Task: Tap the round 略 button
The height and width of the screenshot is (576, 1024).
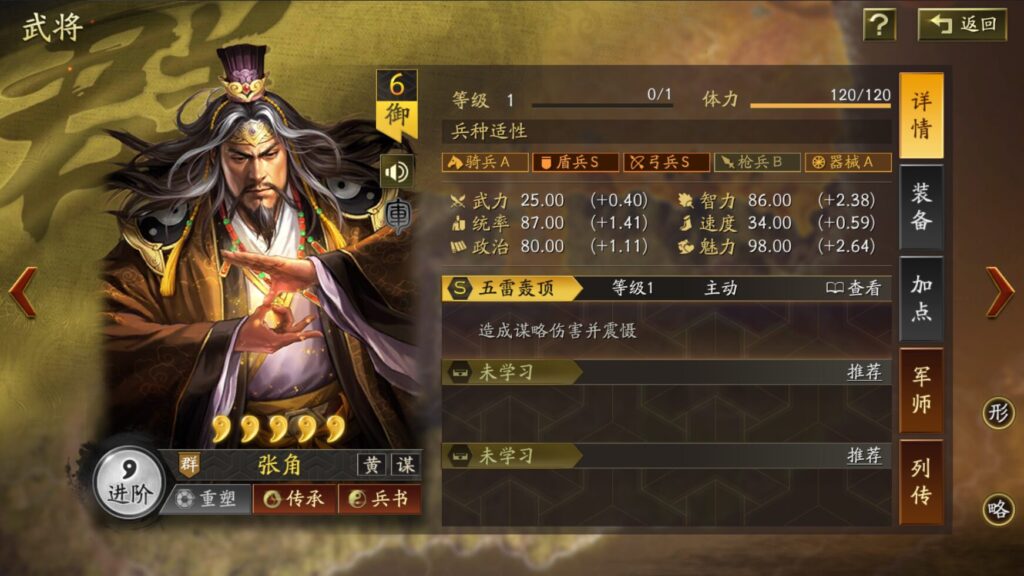Action: click(x=997, y=509)
